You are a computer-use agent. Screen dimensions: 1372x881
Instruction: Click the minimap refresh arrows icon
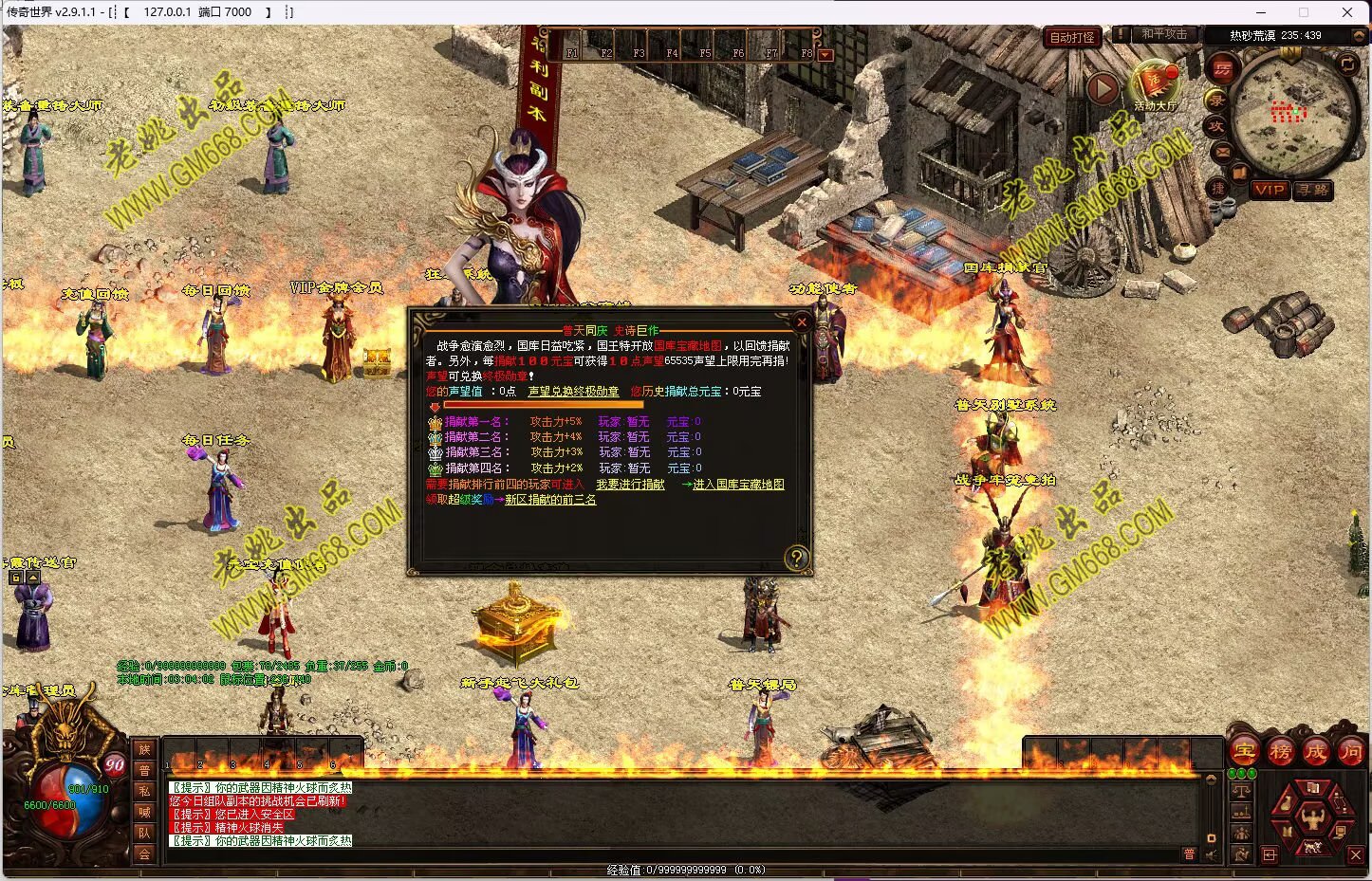pos(1347,64)
